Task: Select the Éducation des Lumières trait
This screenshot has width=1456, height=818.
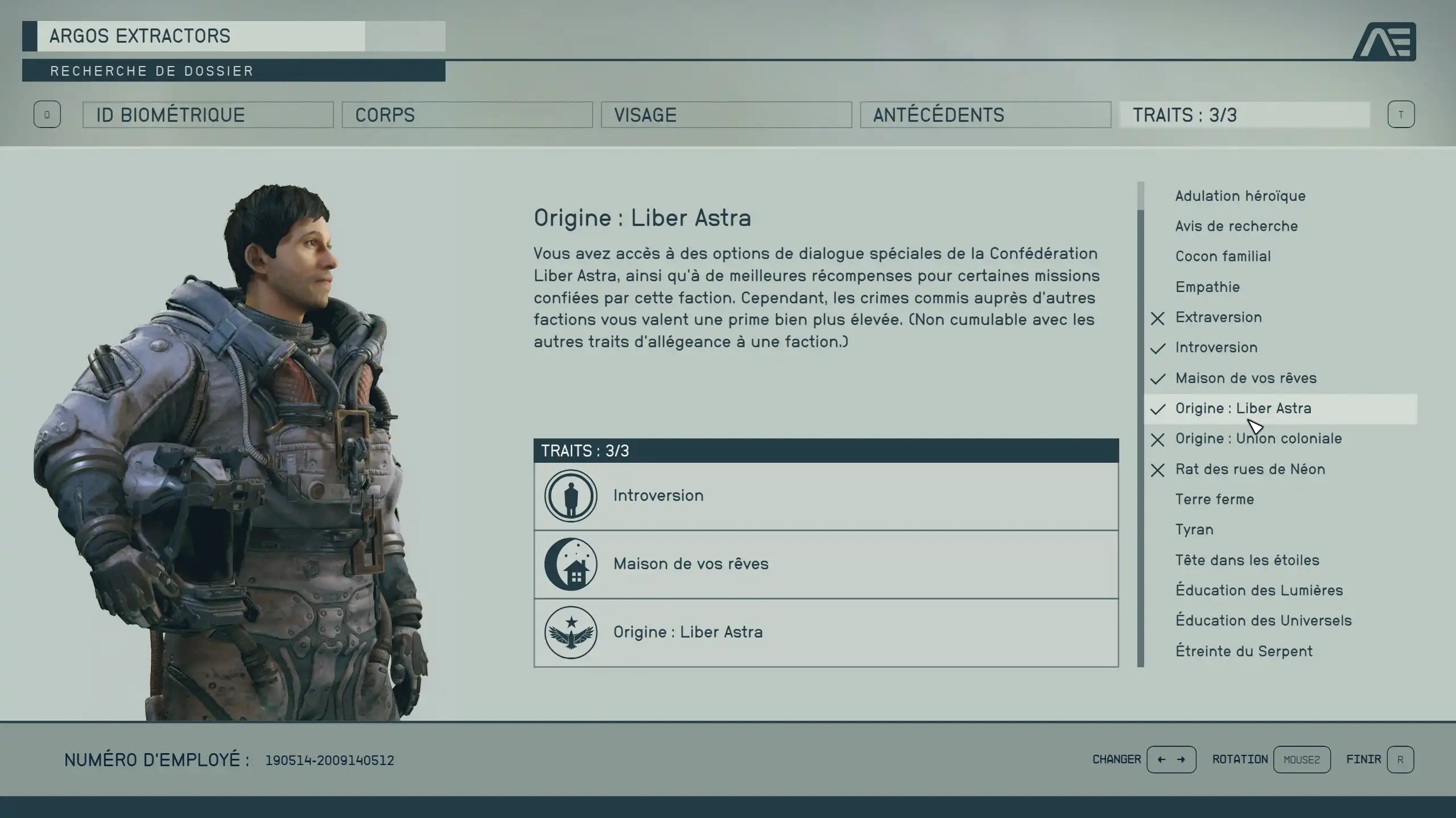Action: coord(1259,590)
